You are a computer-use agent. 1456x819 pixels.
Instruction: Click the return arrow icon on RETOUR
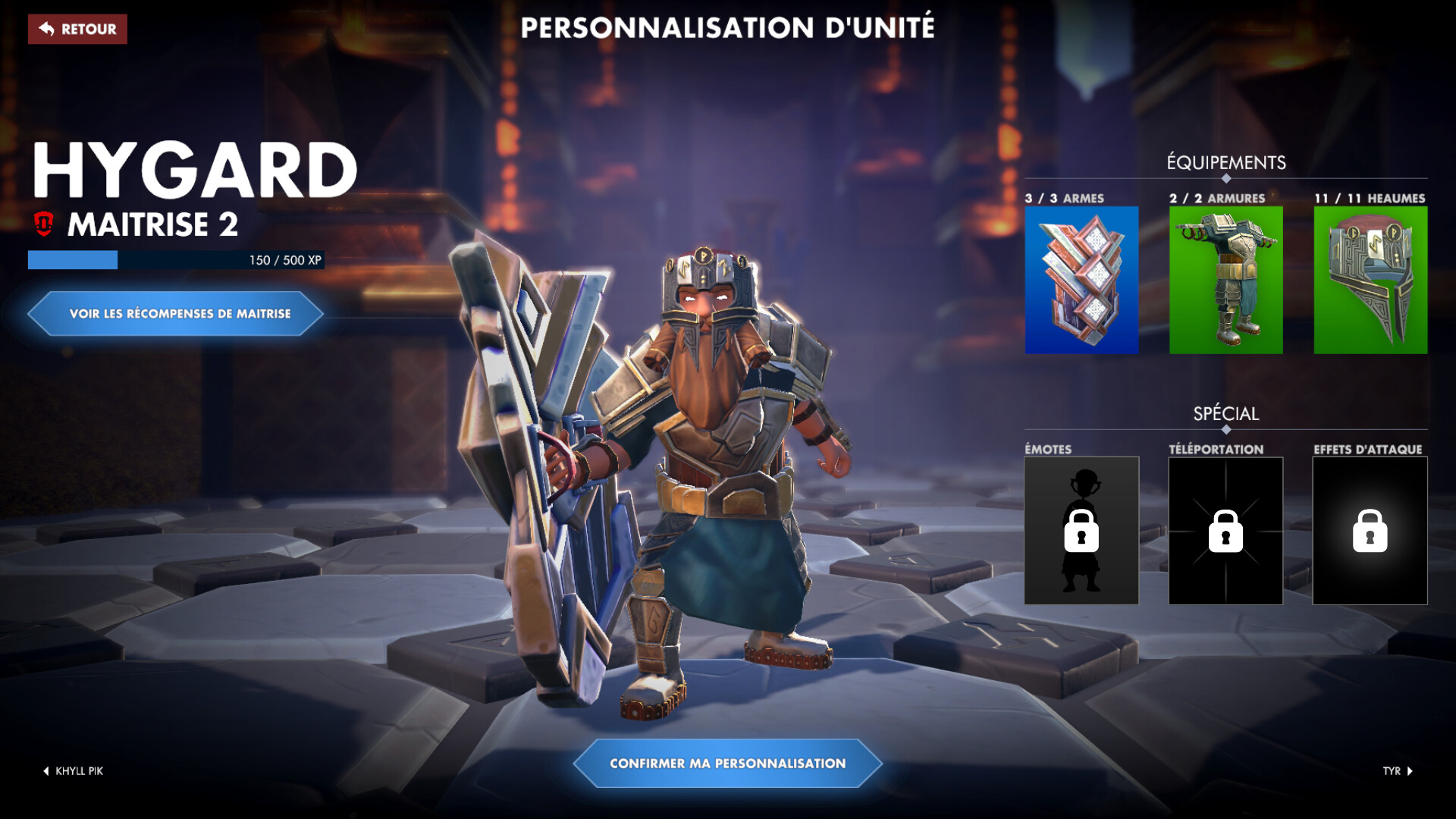[x=45, y=30]
